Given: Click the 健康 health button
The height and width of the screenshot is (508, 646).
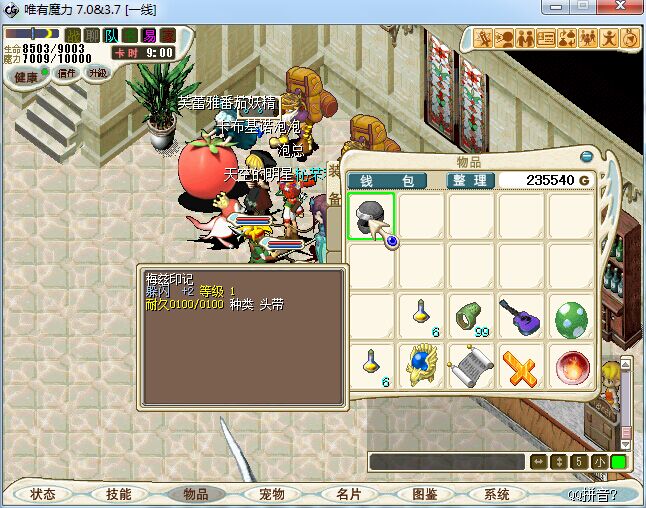Looking at the screenshot, I should [27, 76].
